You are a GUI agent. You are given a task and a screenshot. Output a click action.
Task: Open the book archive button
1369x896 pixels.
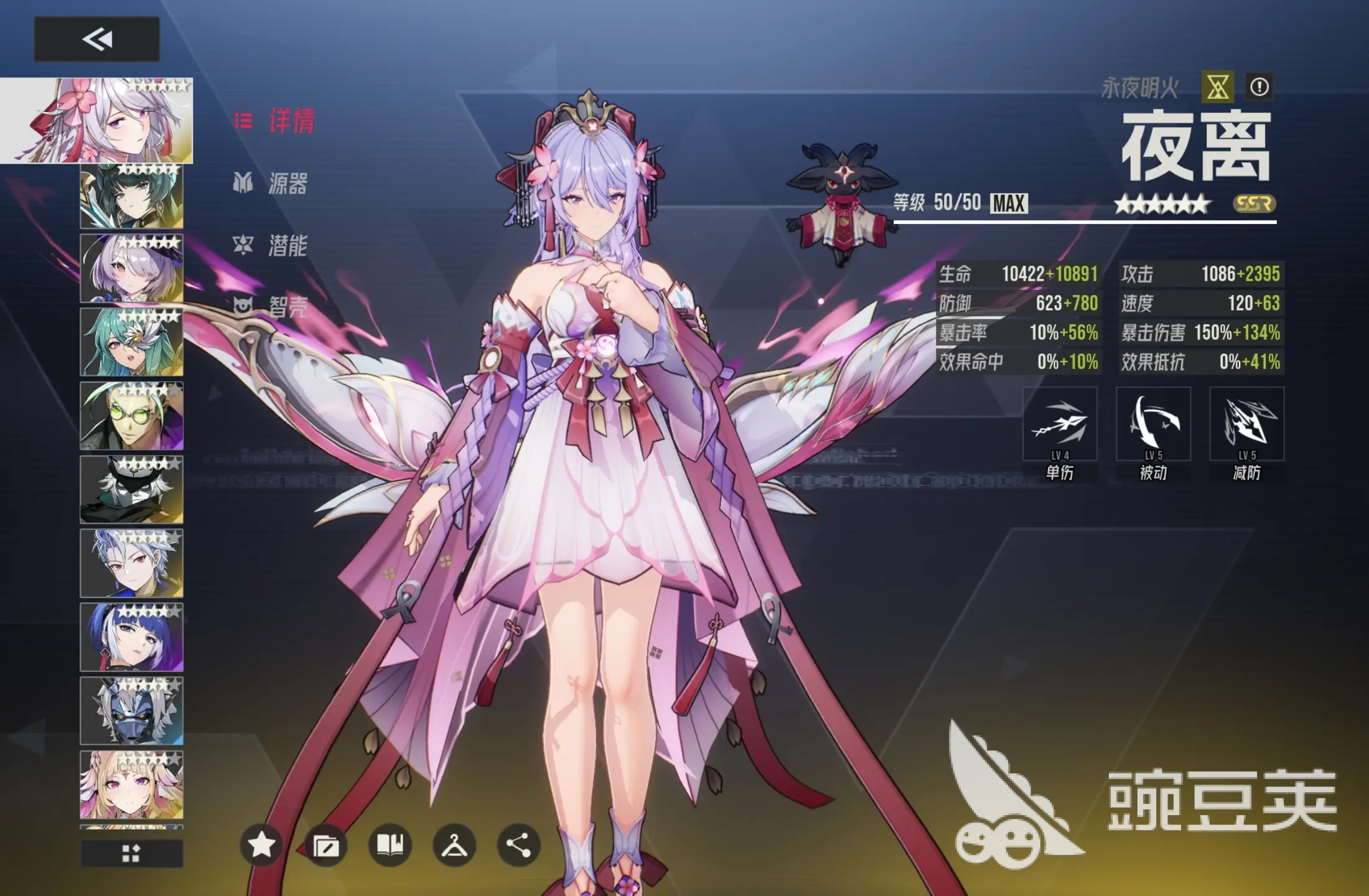pos(390,844)
